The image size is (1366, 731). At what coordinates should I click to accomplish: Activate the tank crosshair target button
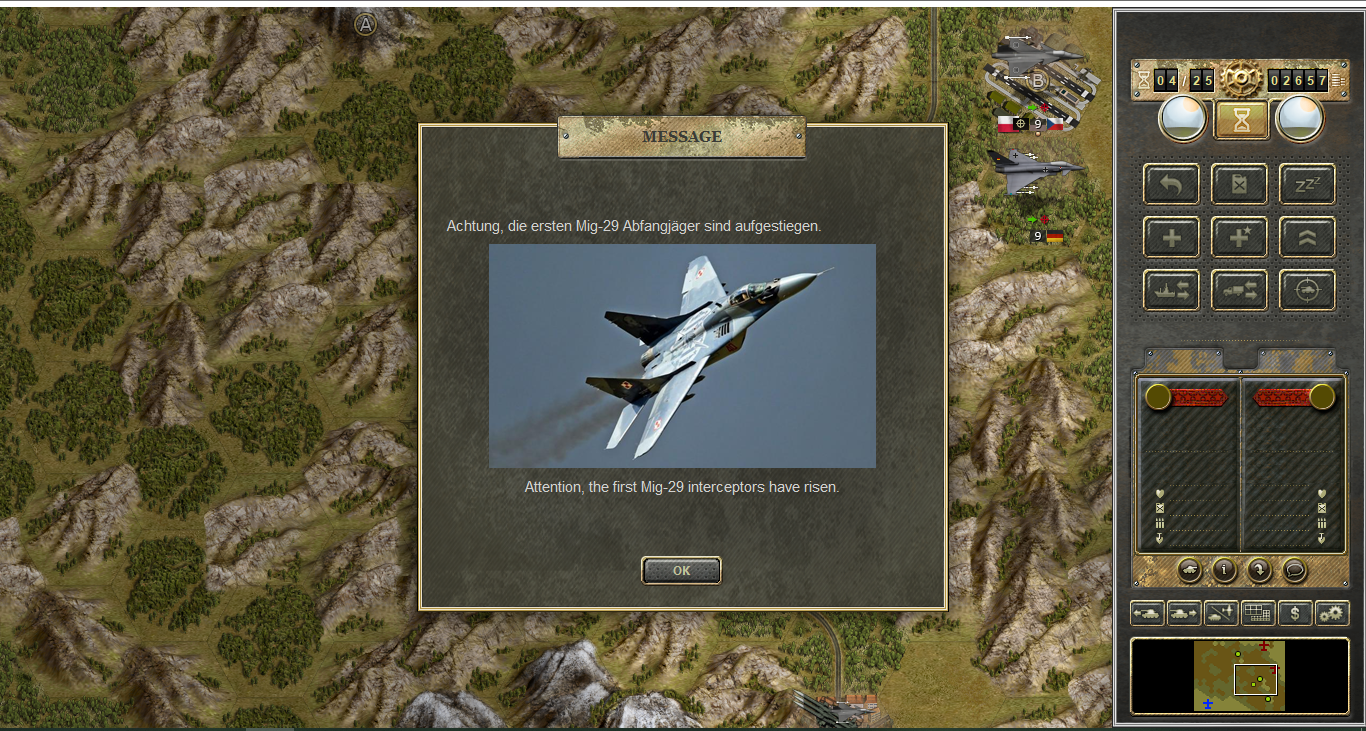1307,290
